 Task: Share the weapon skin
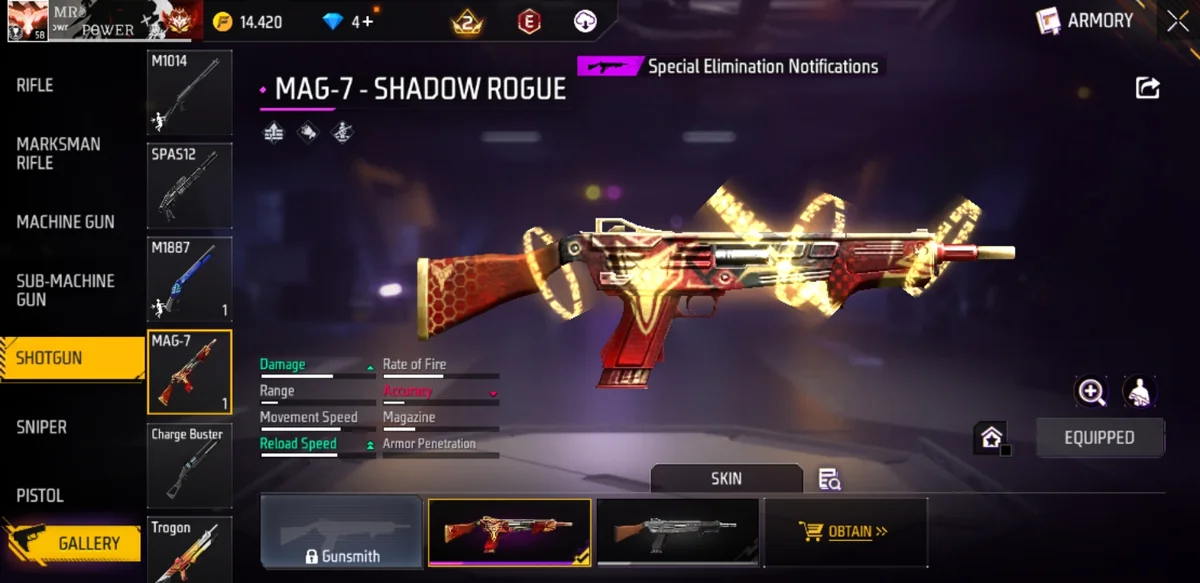(1147, 88)
